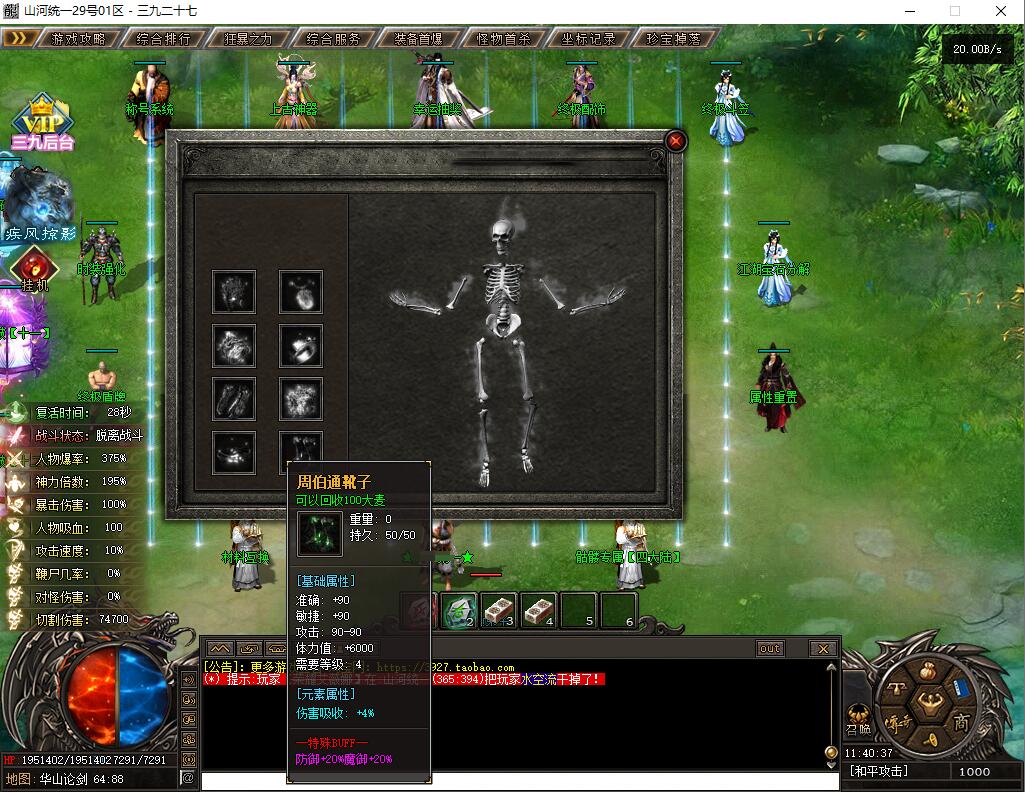
Task: Open the 商 shop button
Action: 961,722
